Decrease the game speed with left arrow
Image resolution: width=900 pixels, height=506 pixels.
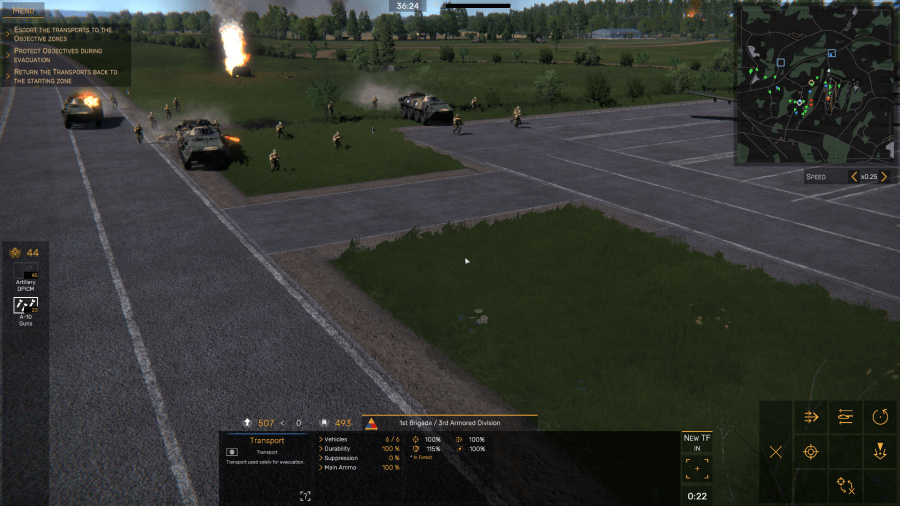pos(853,177)
